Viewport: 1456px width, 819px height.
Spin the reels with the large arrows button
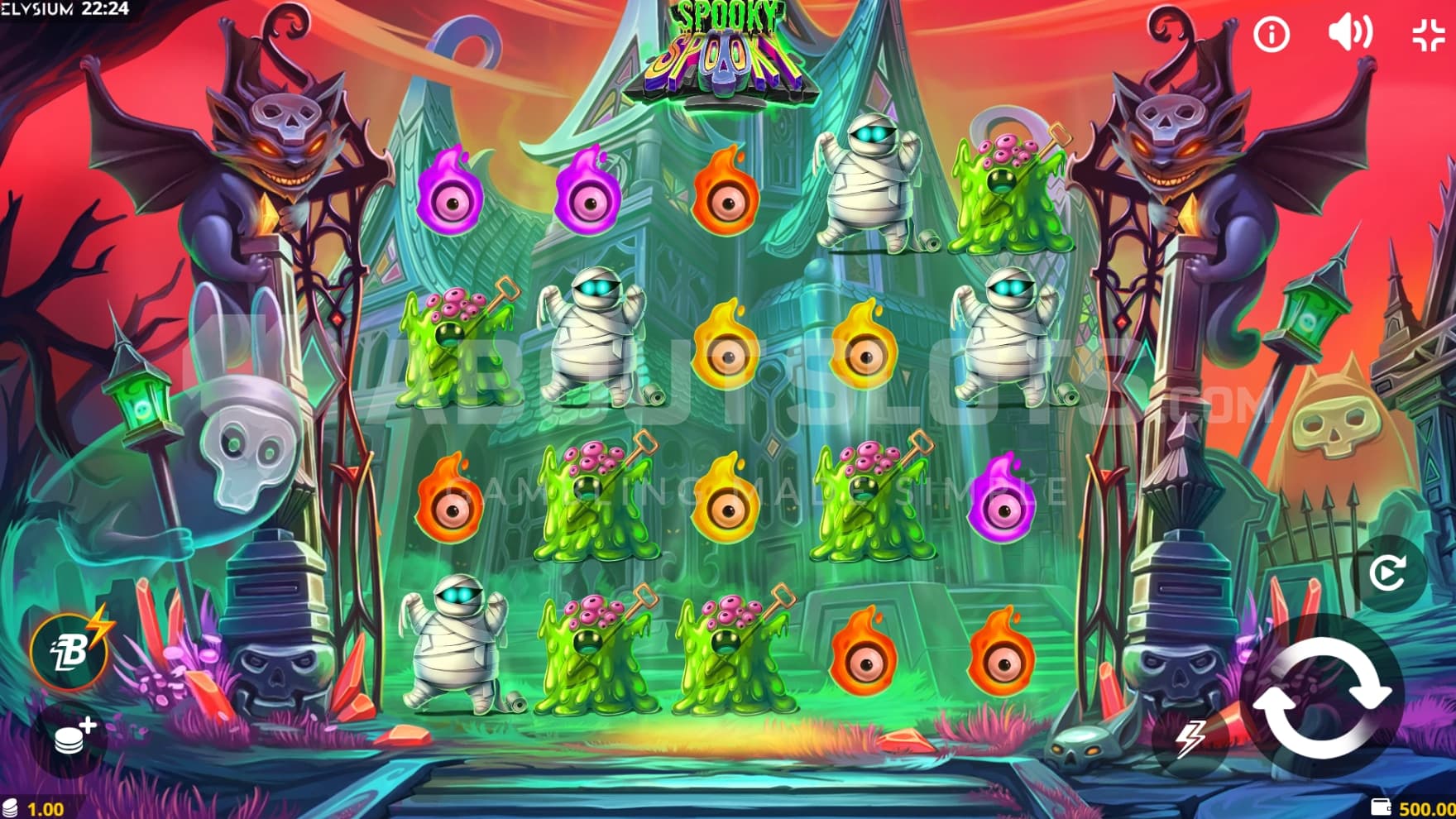(1321, 697)
